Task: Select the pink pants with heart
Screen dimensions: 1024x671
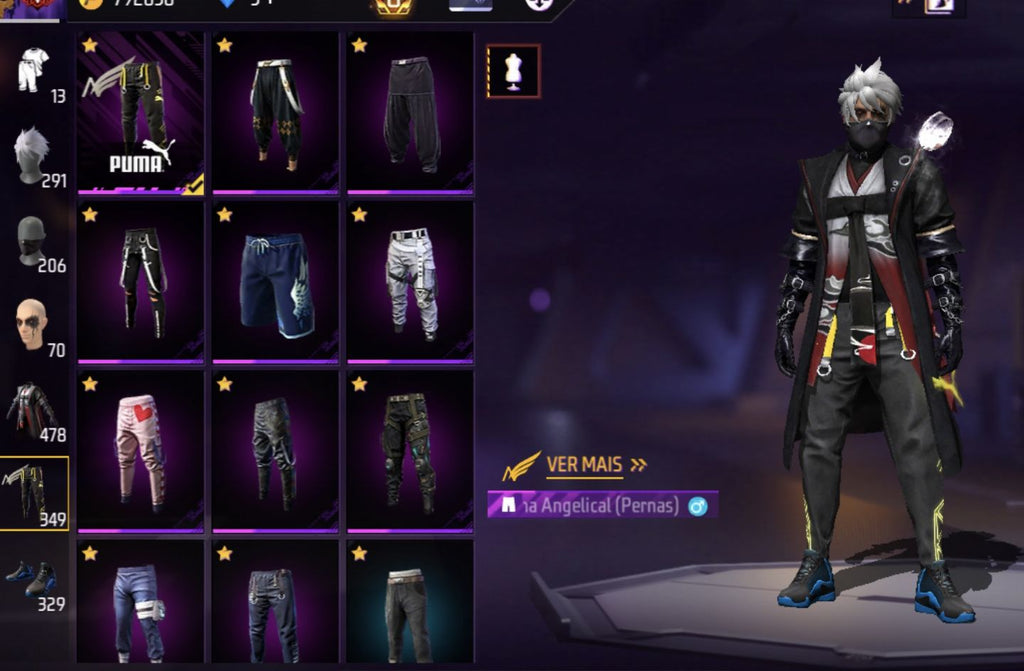Action: [x=141, y=451]
